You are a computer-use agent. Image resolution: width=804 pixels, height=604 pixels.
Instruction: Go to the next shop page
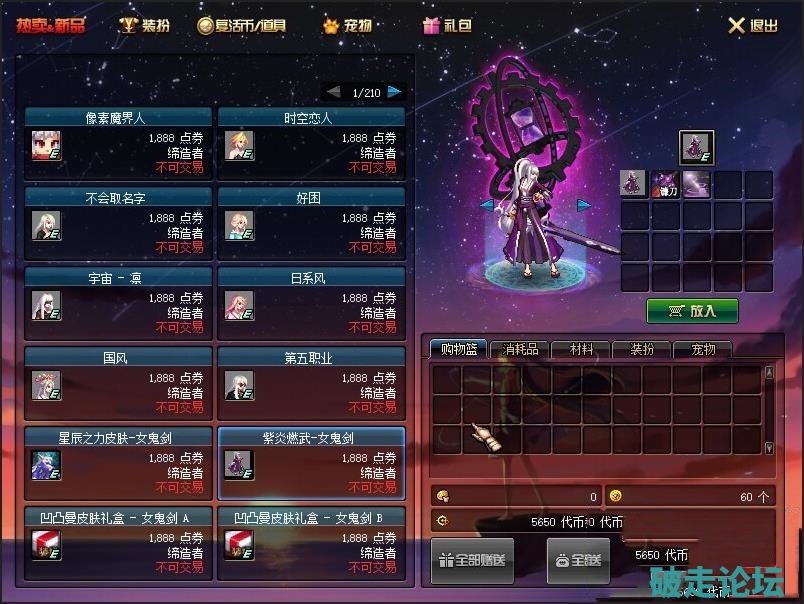[396, 92]
